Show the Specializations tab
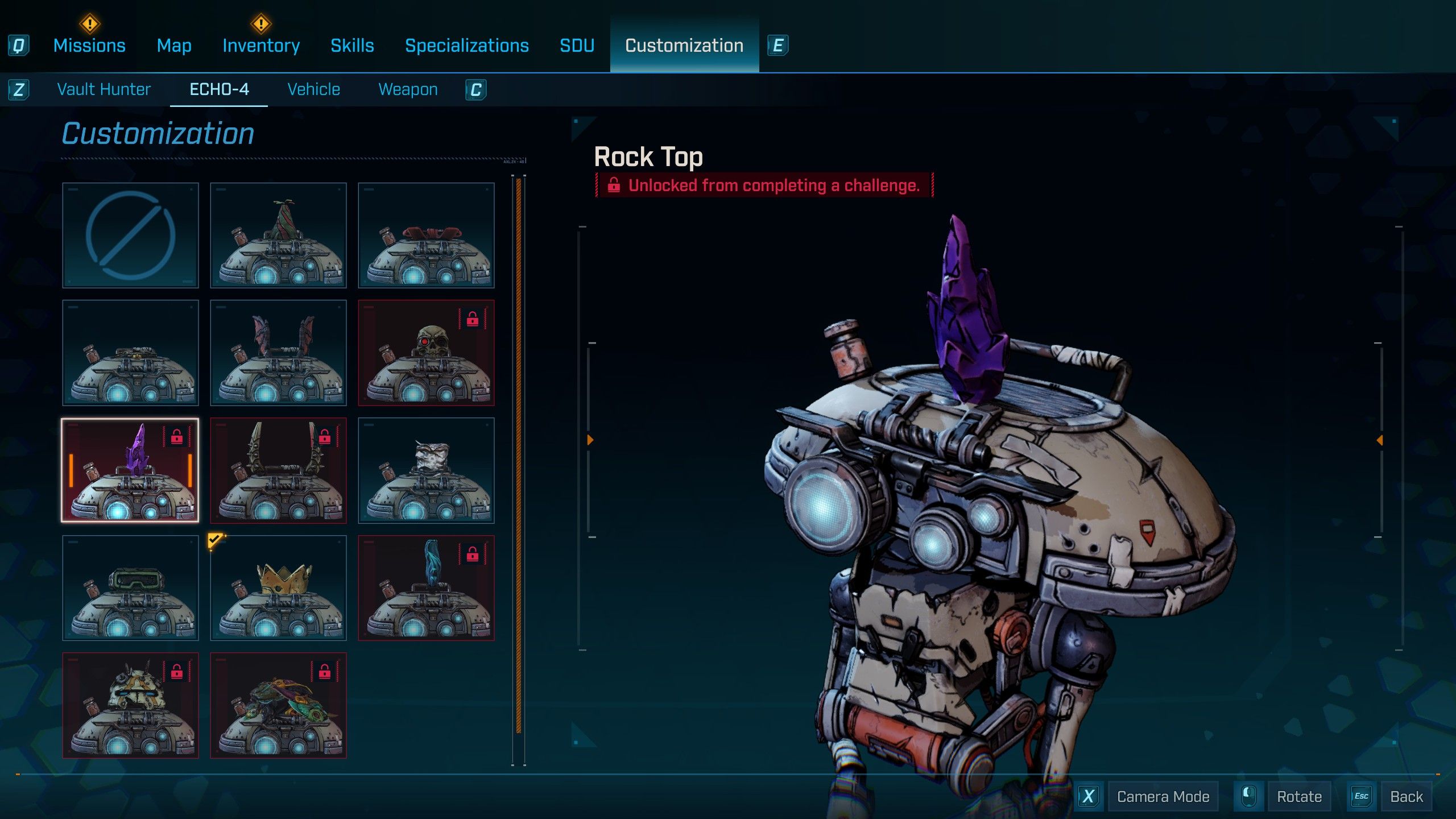Image resolution: width=1456 pixels, height=819 pixels. pos(467,45)
